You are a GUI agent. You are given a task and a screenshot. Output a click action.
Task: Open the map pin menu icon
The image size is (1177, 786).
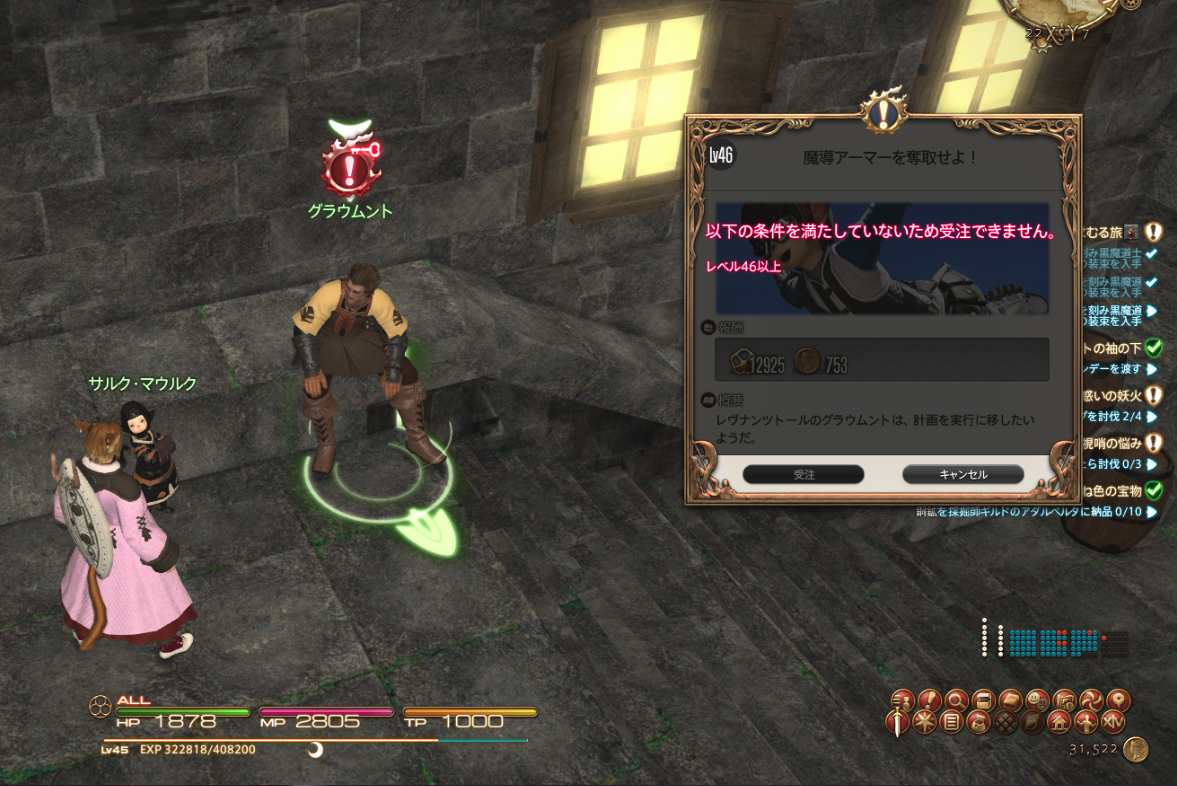[x=1117, y=700]
